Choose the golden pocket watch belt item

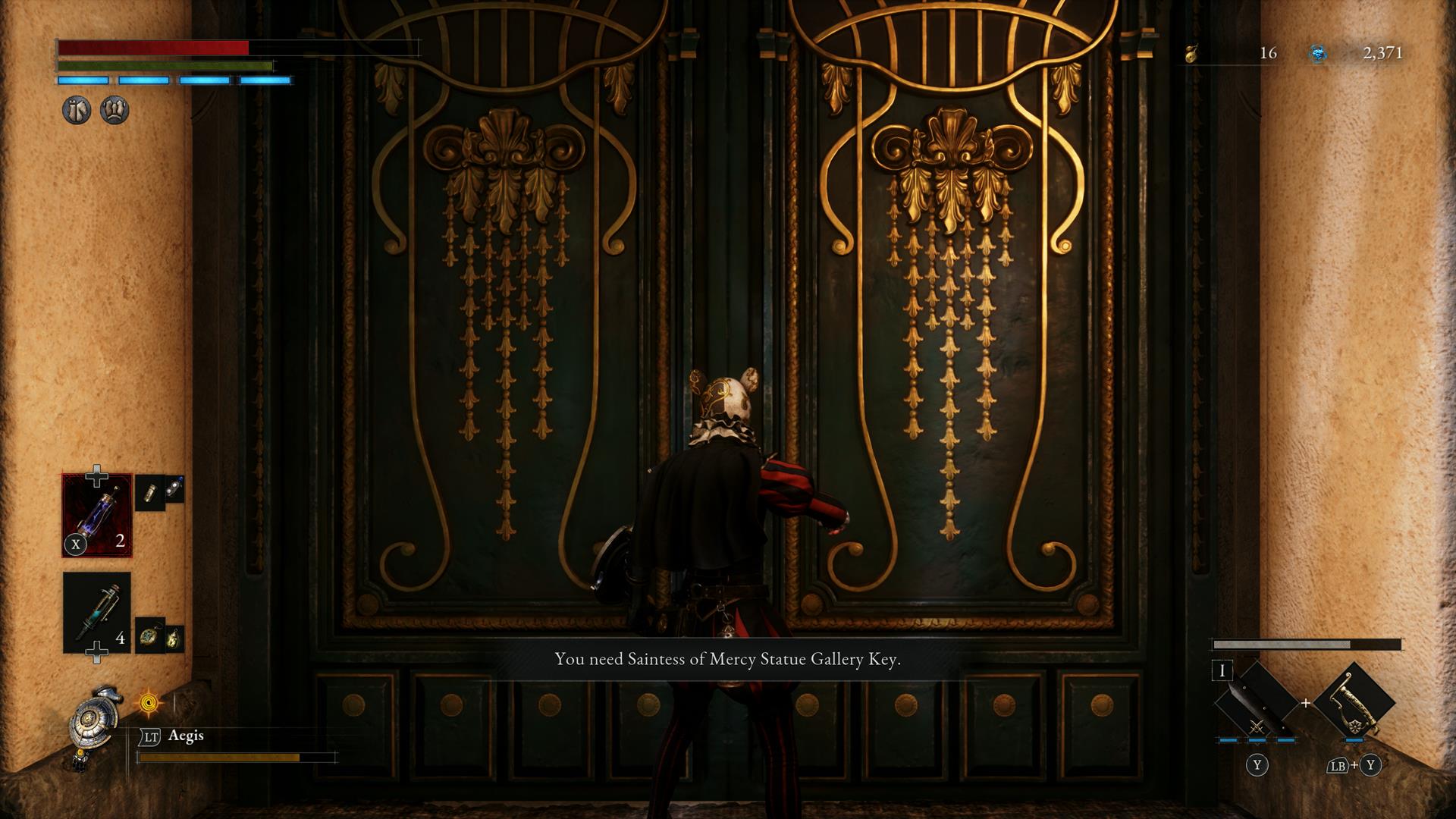[x=149, y=636]
